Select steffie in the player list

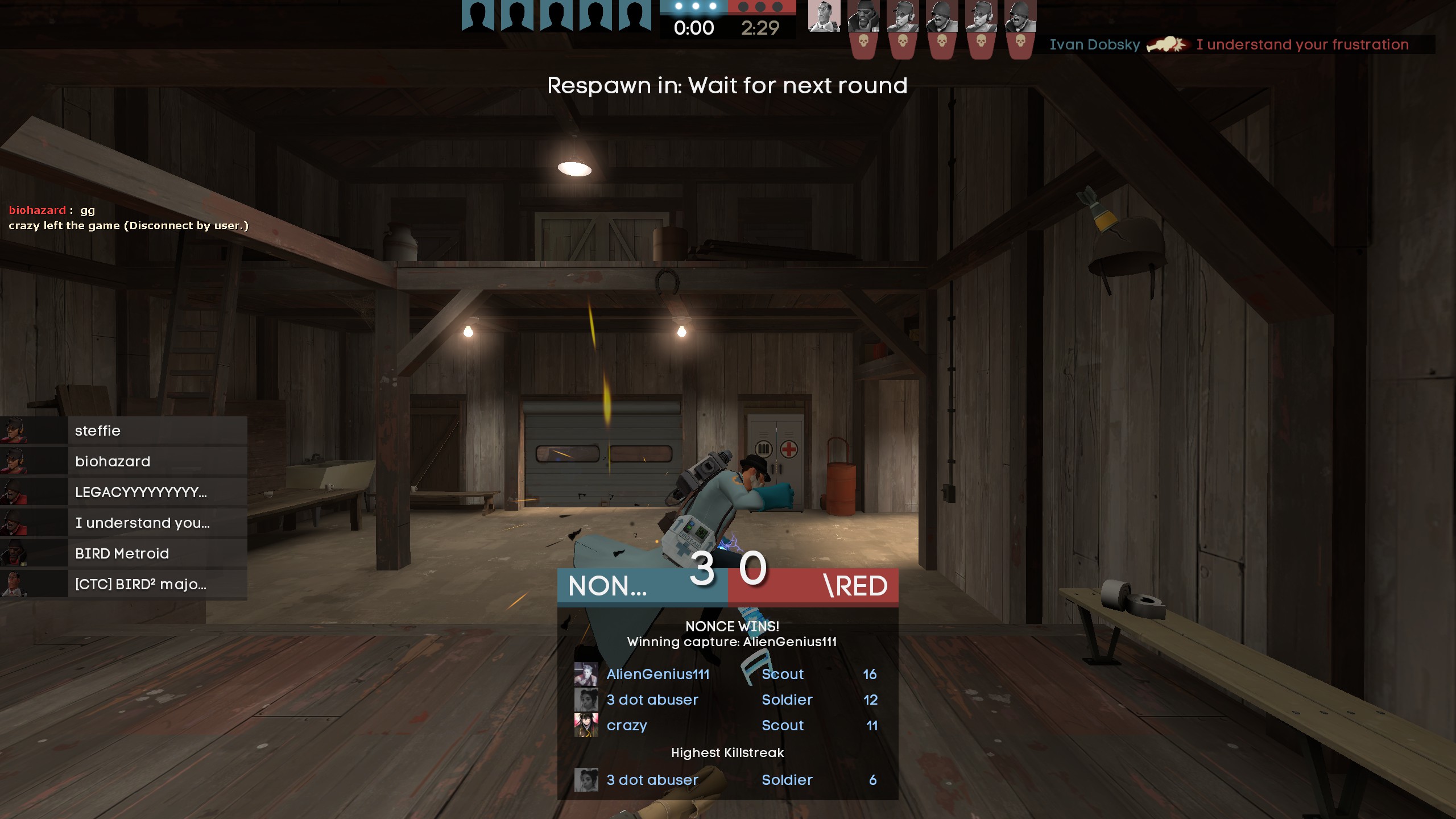click(x=123, y=431)
